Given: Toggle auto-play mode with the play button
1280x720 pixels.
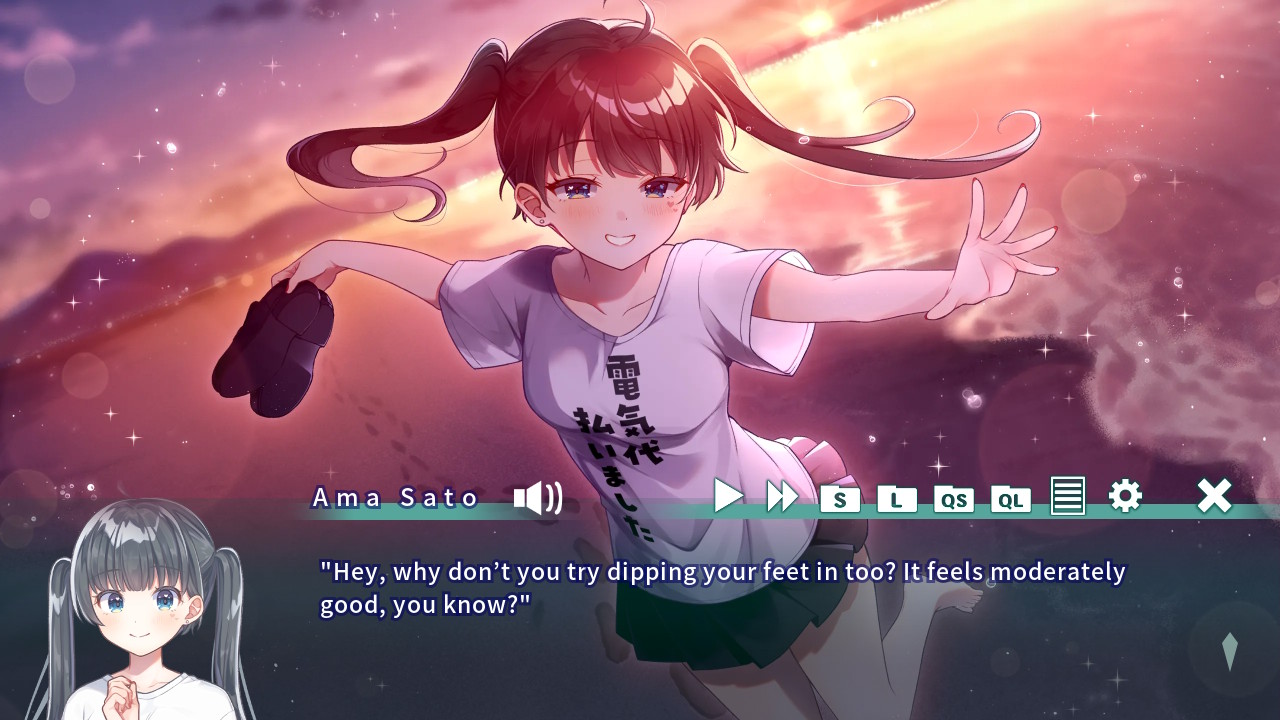Looking at the screenshot, I should 729,496.
